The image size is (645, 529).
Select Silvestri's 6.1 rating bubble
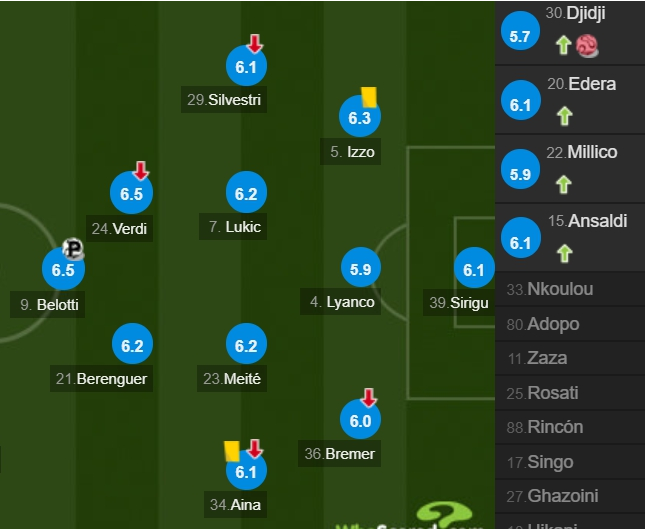pos(247,67)
